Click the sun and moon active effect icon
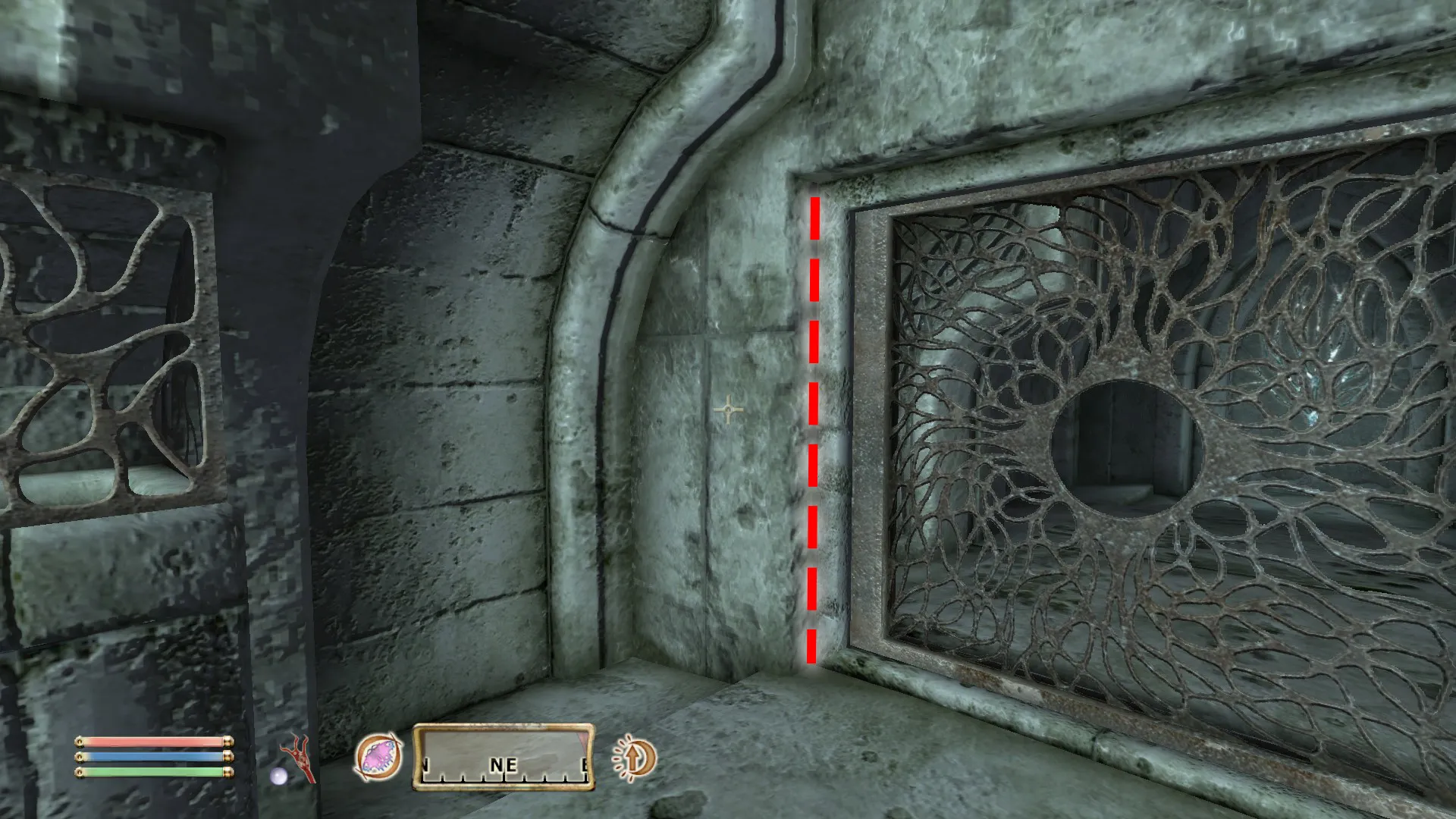Viewport: 1456px width, 819px height. click(634, 758)
